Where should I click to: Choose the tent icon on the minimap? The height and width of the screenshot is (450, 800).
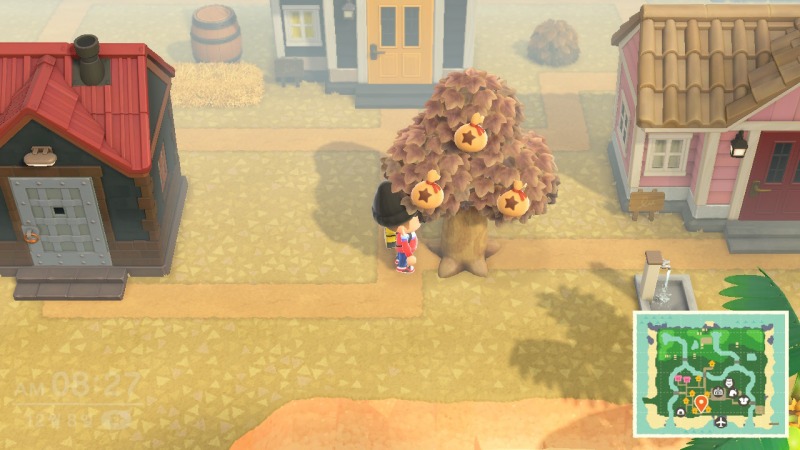(x=681, y=411)
